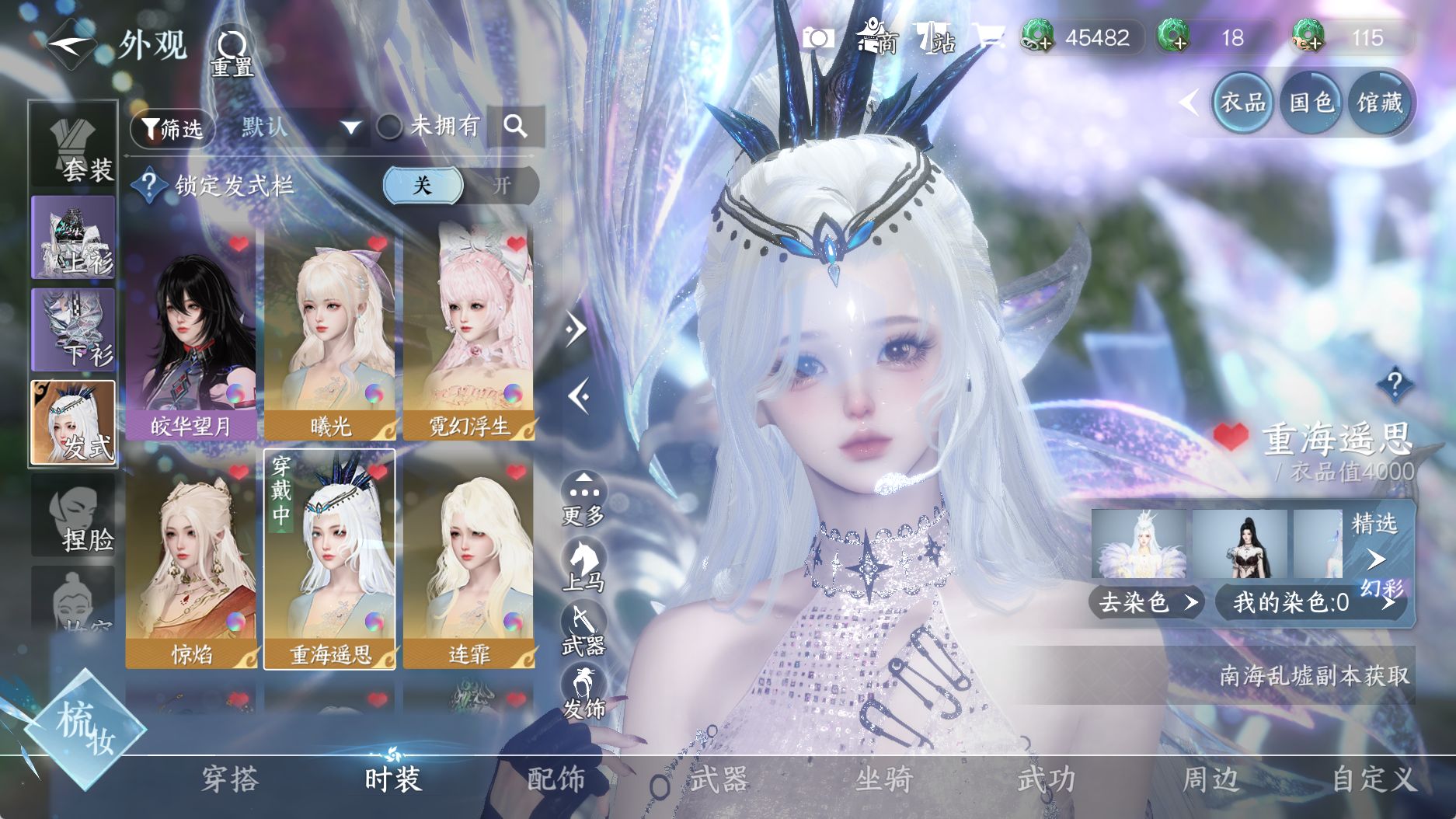Select the 连霏 hairstyle card
Screen dimensions: 1456x819
point(468,561)
